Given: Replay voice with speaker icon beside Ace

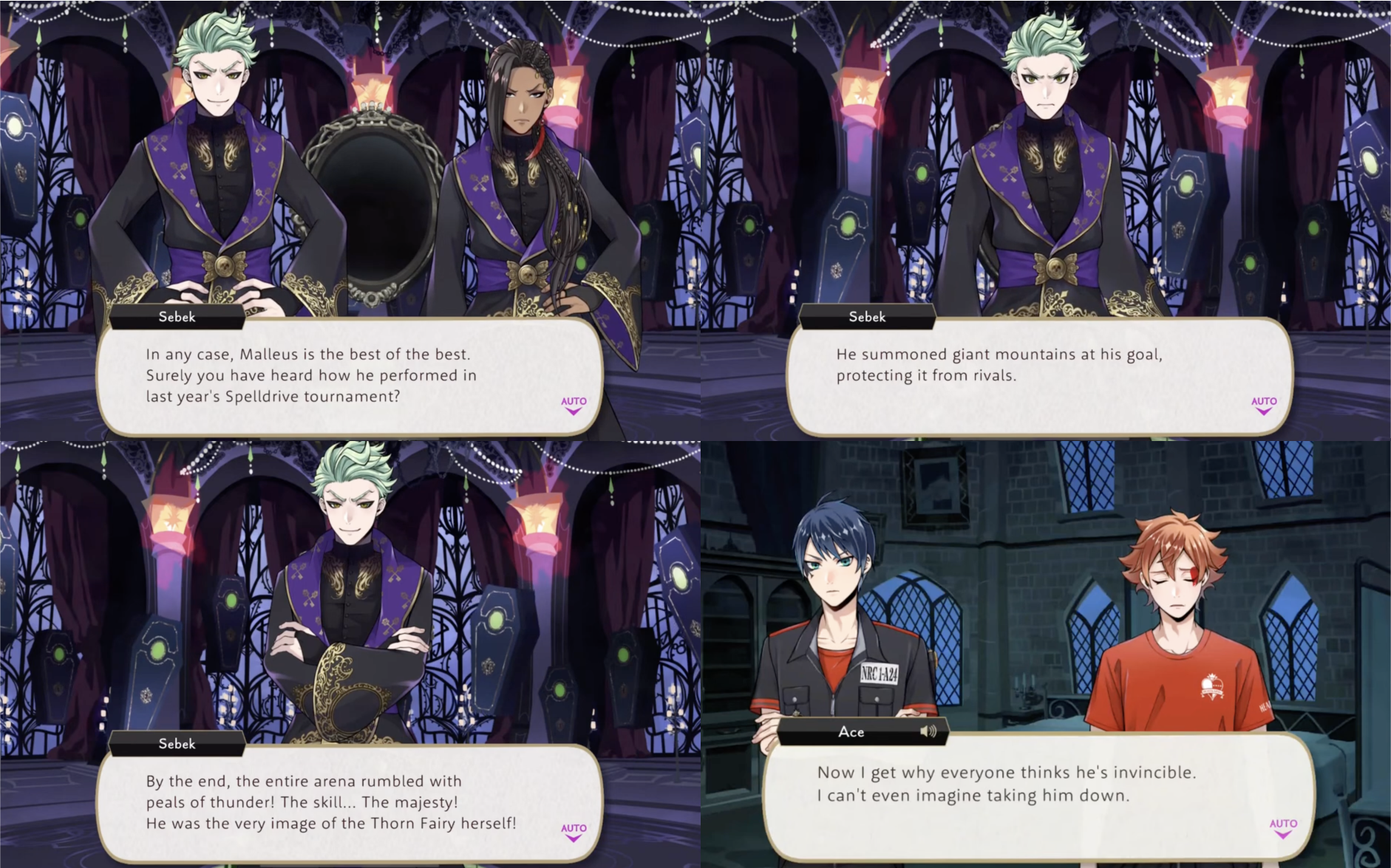Looking at the screenshot, I should (928, 731).
